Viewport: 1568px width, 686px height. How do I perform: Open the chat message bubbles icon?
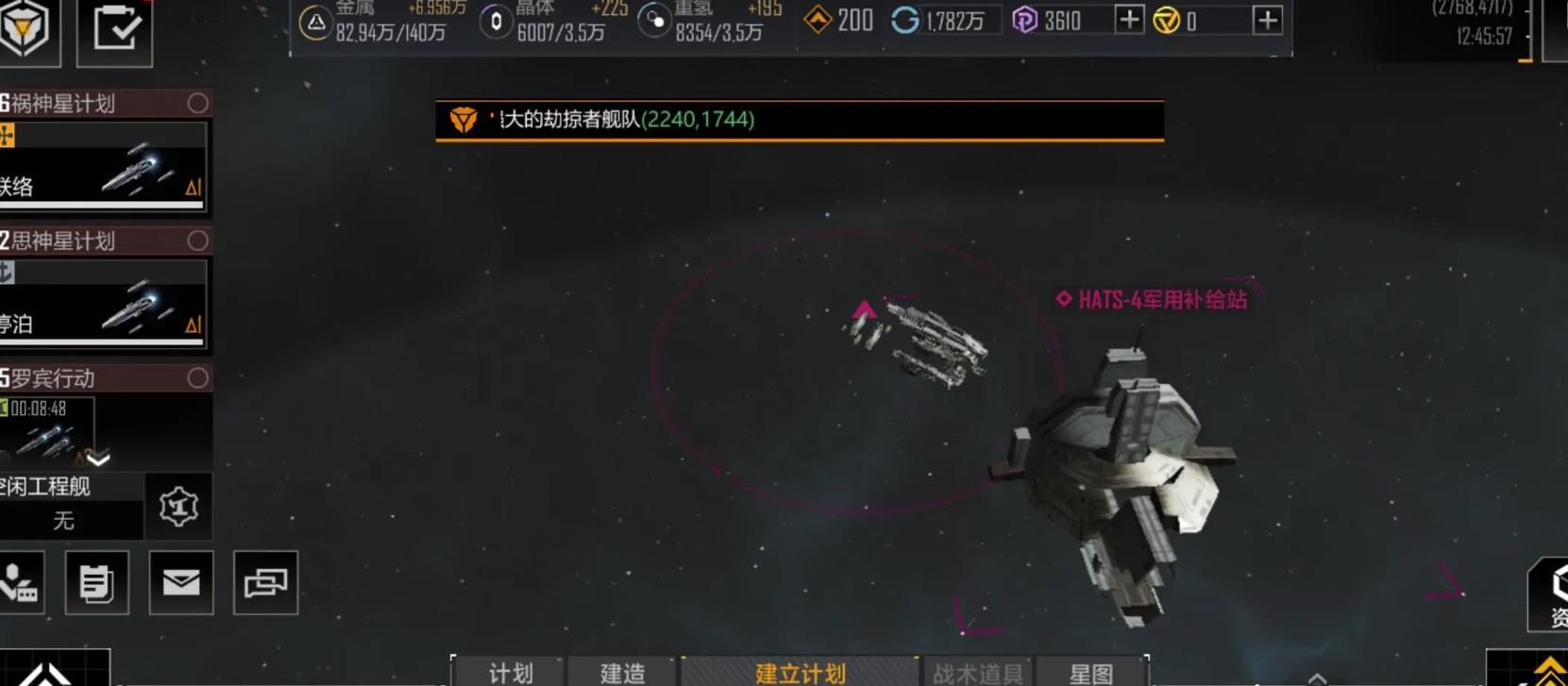click(x=265, y=583)
